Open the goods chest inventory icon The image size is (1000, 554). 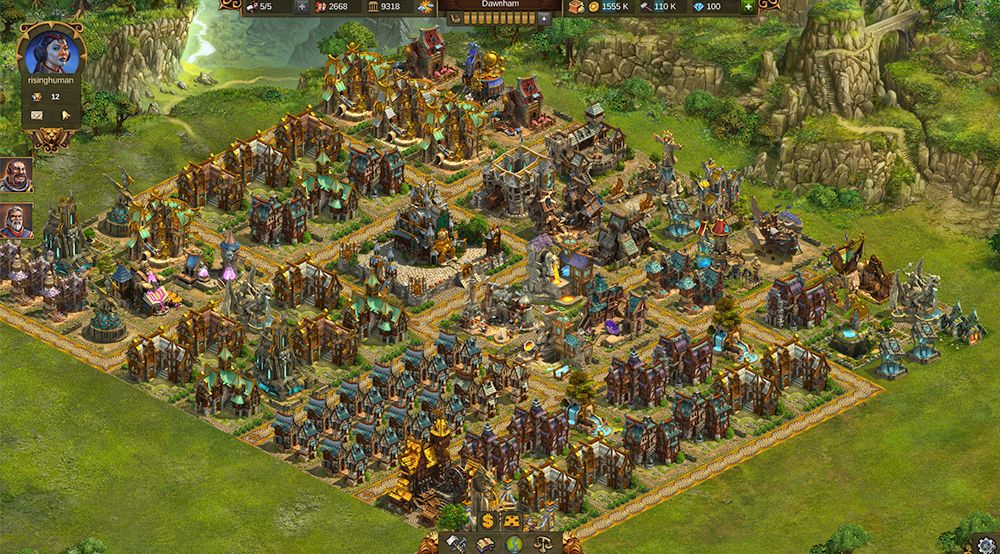(x=579, y=7)
